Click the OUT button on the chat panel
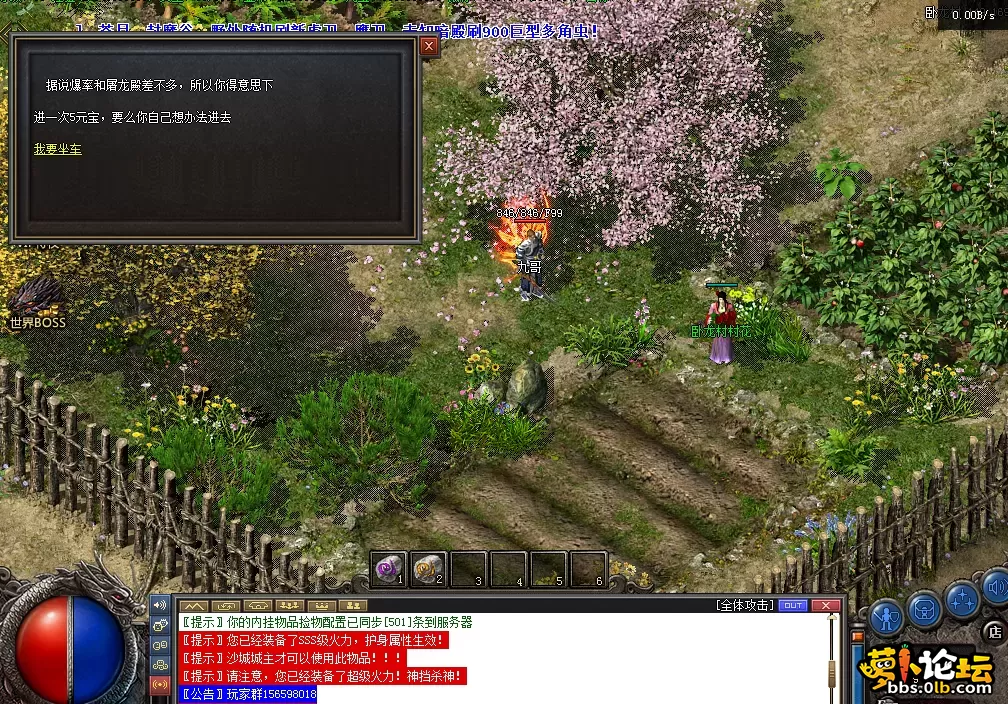 pos(793,605)
